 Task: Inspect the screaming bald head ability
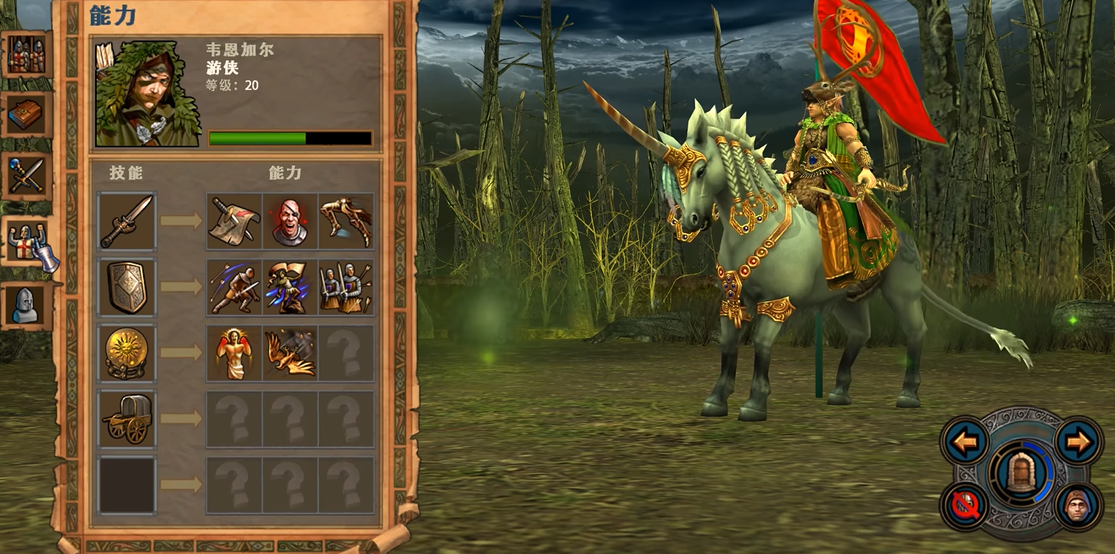pos(290,221)
